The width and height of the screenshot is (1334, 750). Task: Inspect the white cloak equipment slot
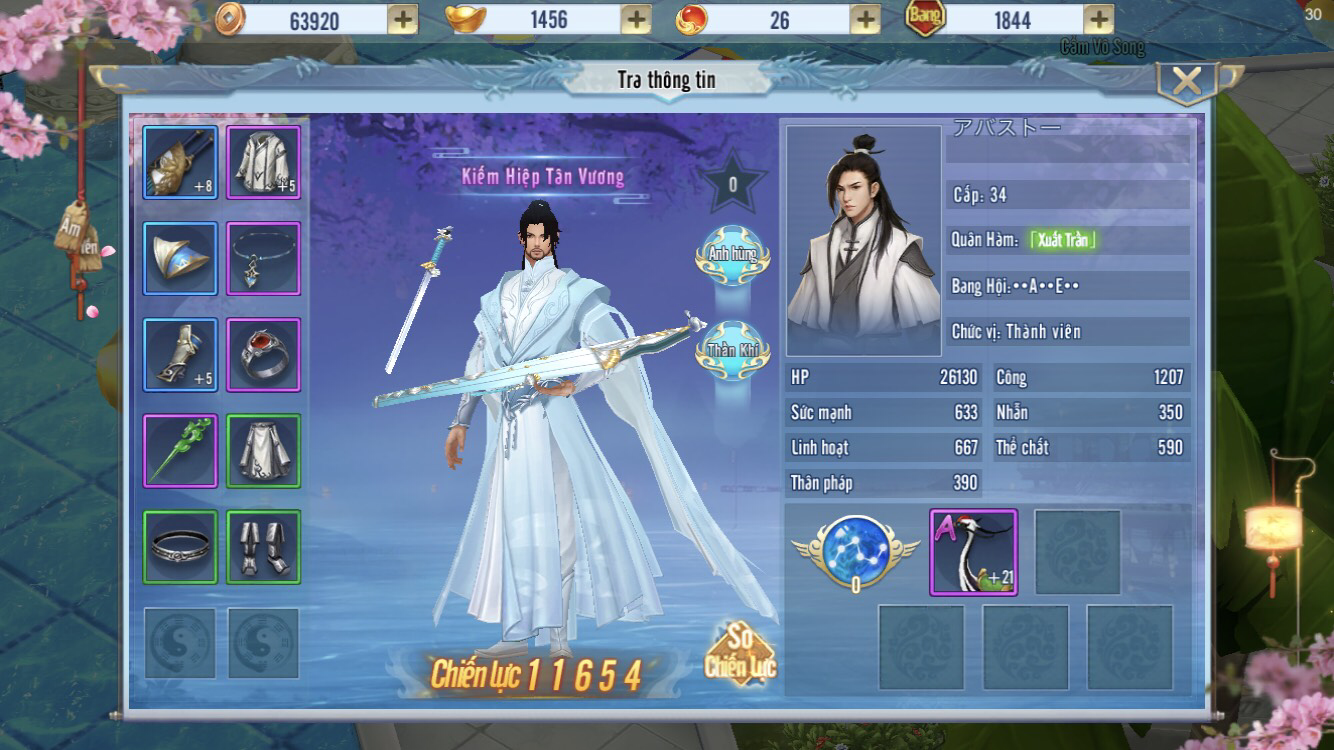pos(264,450)
